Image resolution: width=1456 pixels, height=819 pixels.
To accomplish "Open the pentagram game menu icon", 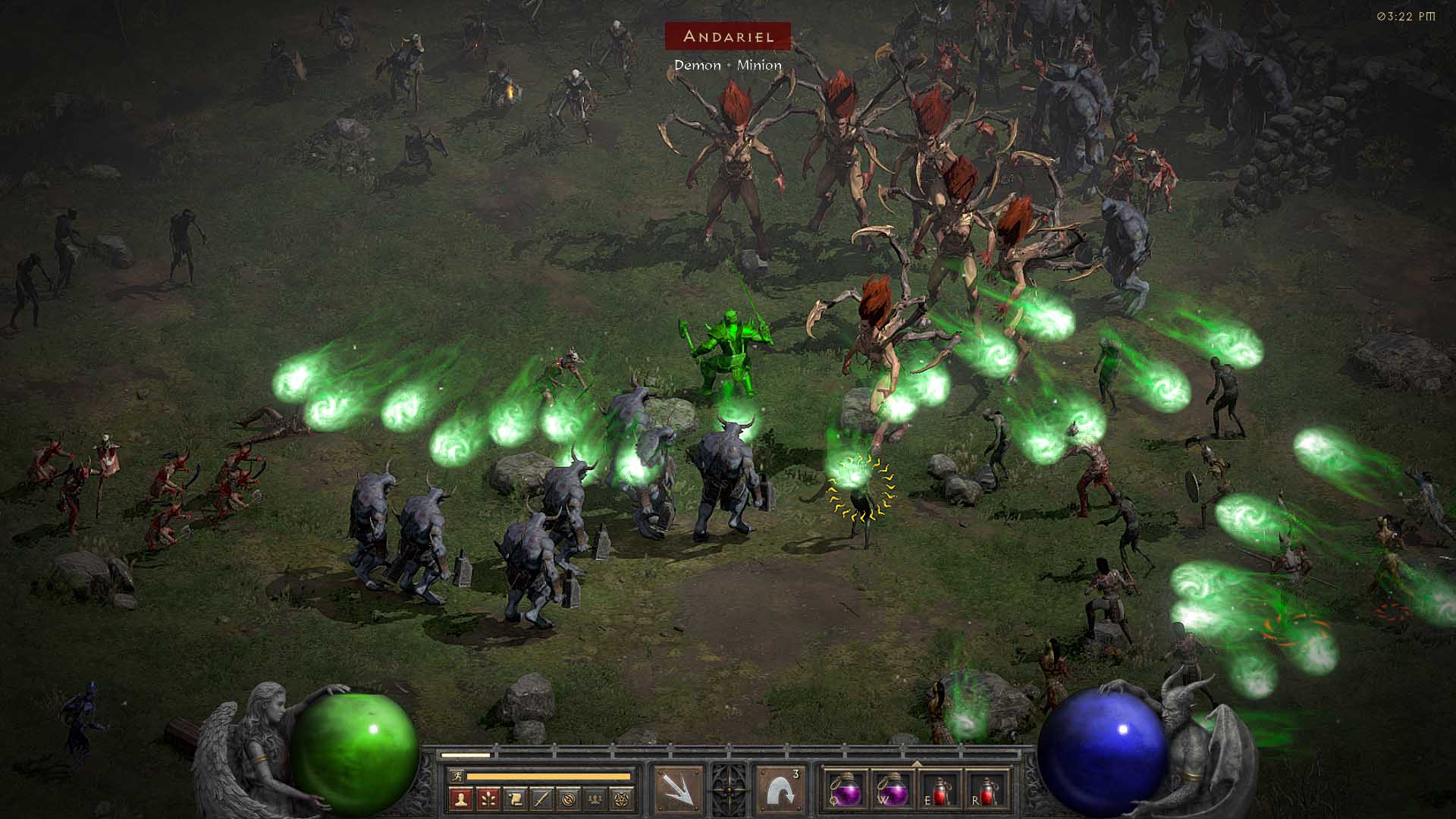I will pos(624,798).
